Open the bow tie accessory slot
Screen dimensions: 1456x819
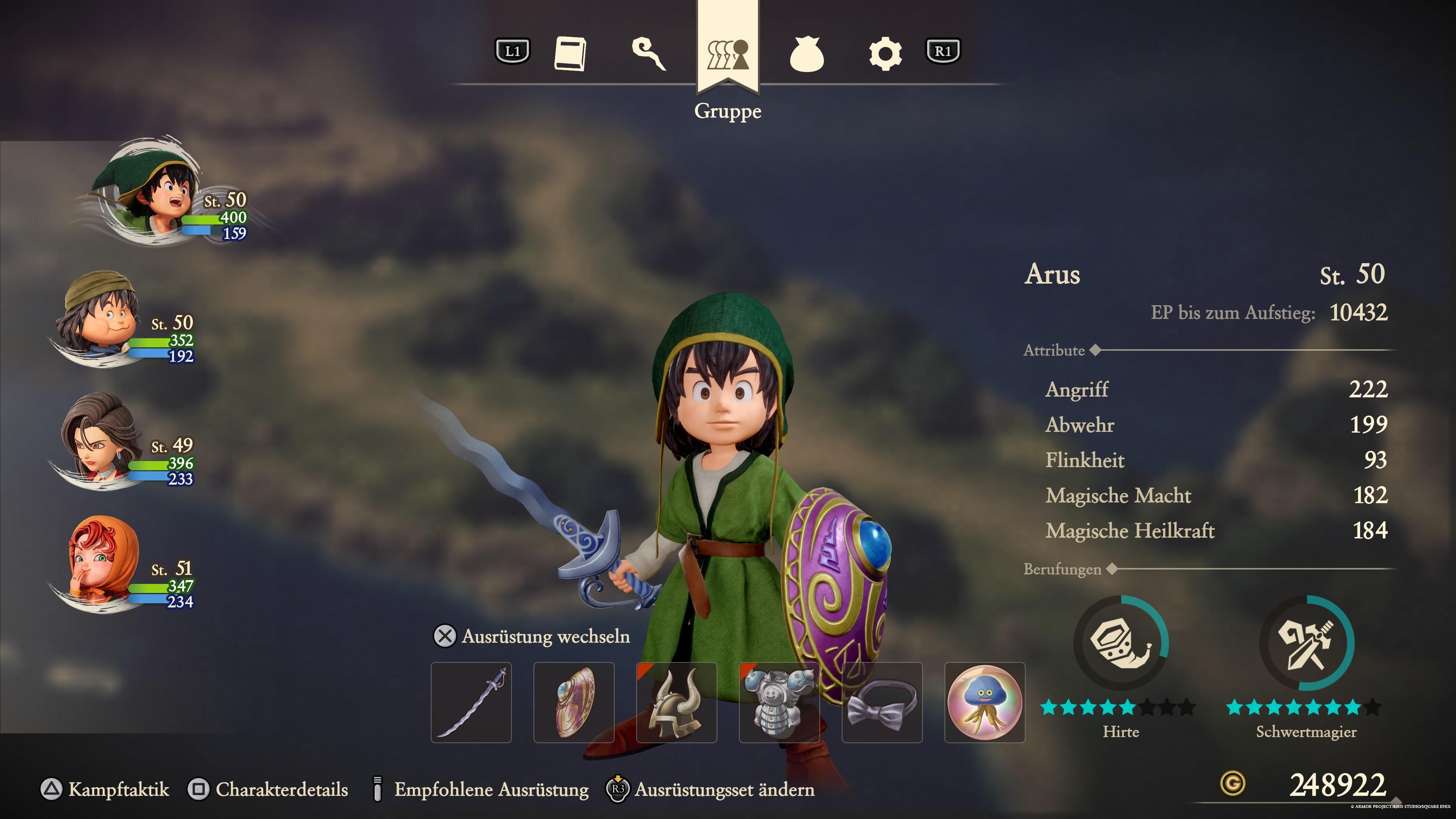[882, 702]
